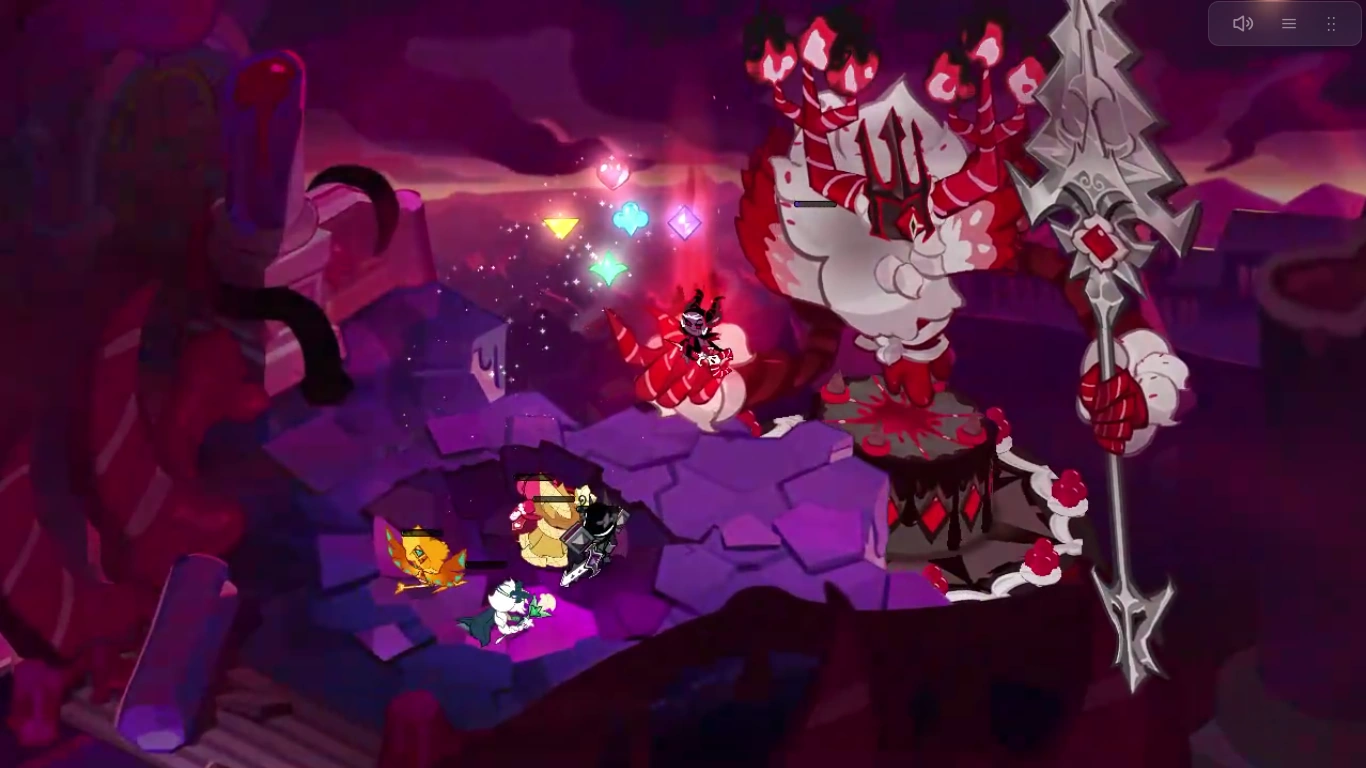Image resolution: width=1366 pixels, height=768 pixels.
Task: Click the boss's health bar above its head
Action: pyautogui.click(x=813, y=203)
